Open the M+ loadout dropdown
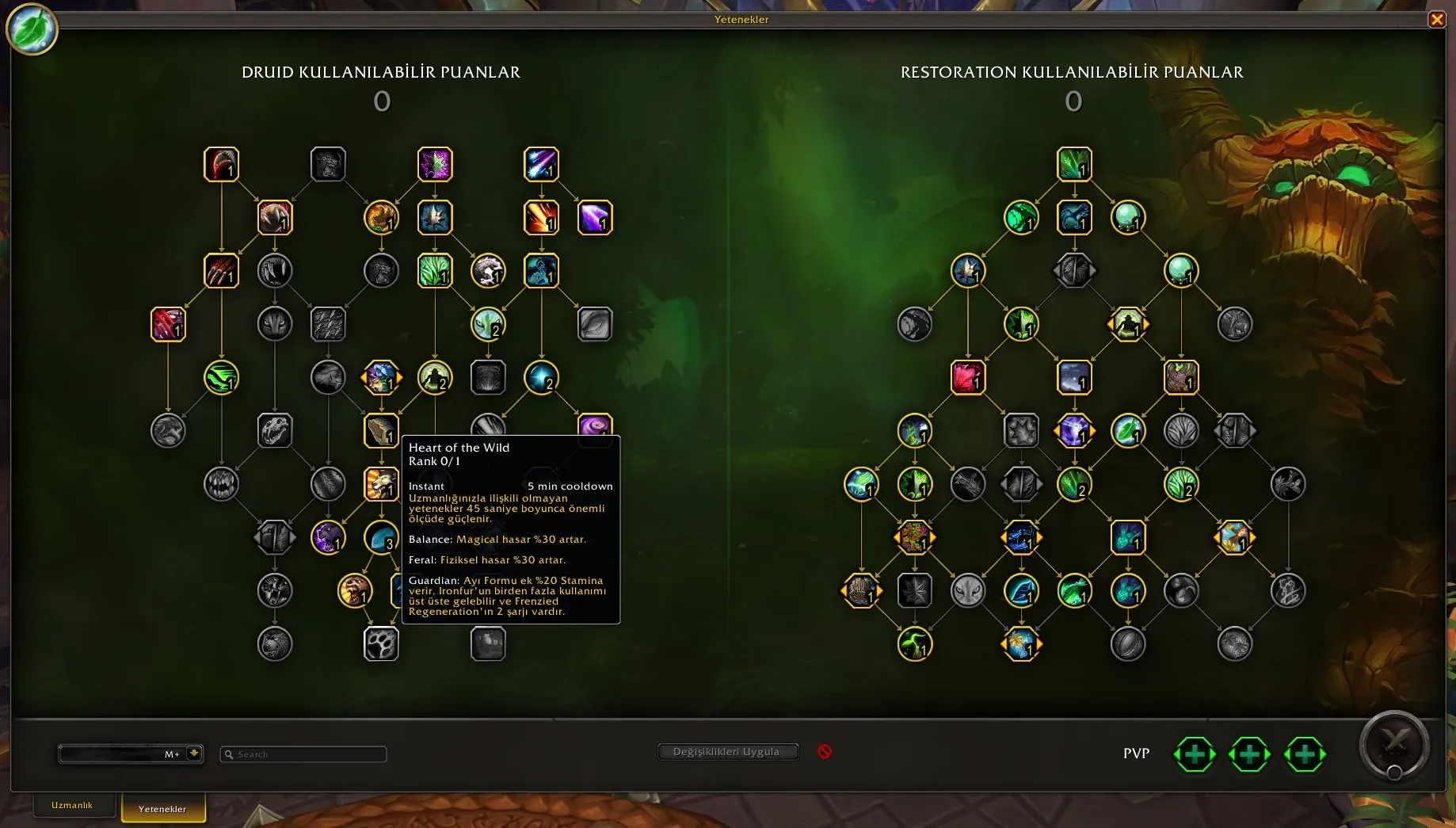Image resolution: width=1456 pixels, height=828 pixels. point(193,754)
